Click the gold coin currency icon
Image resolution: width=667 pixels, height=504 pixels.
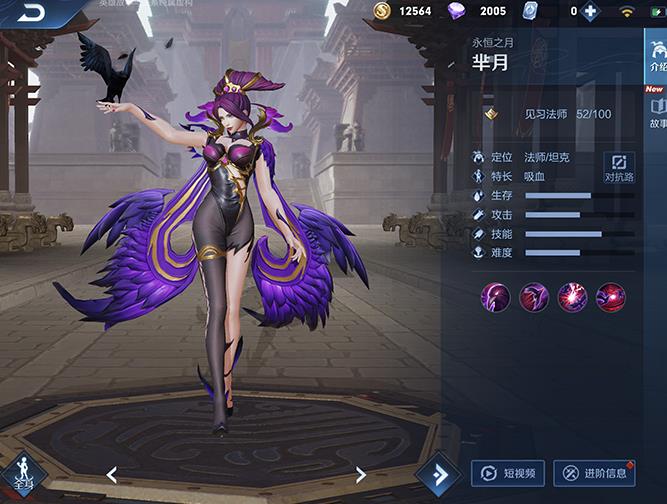point(382,11)
